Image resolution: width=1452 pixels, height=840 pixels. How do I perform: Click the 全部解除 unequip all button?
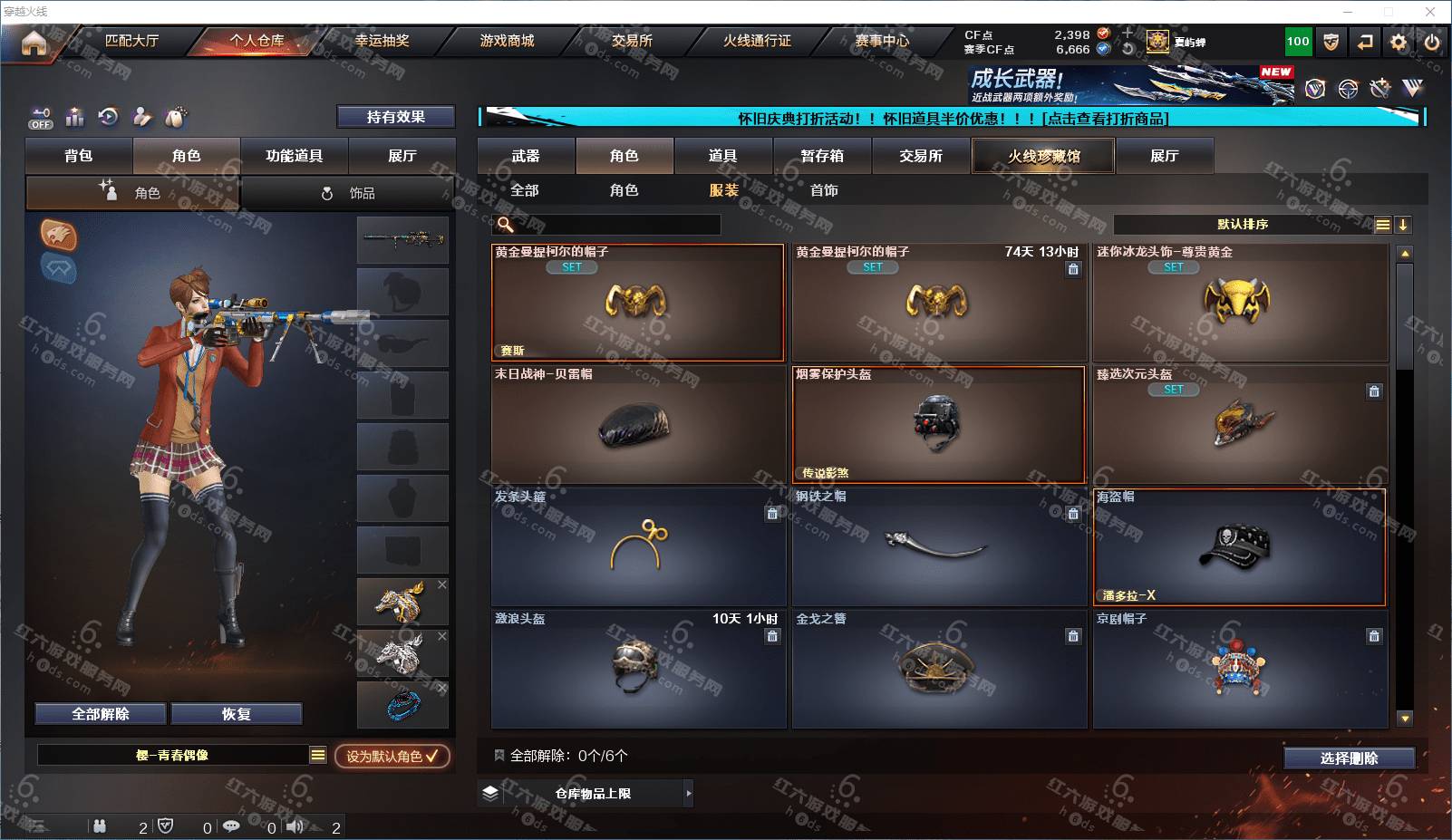tap(101, 714)
